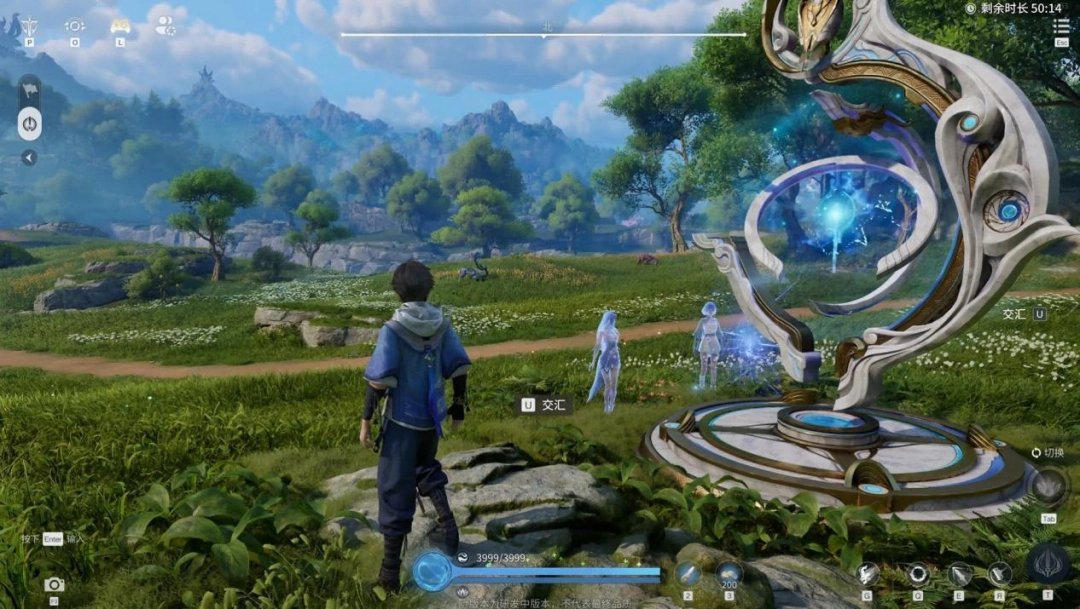Open the target reticle icon menu
Viewport: 1080px width, 609px height.
pyautogui.click(x=75, y=26)
